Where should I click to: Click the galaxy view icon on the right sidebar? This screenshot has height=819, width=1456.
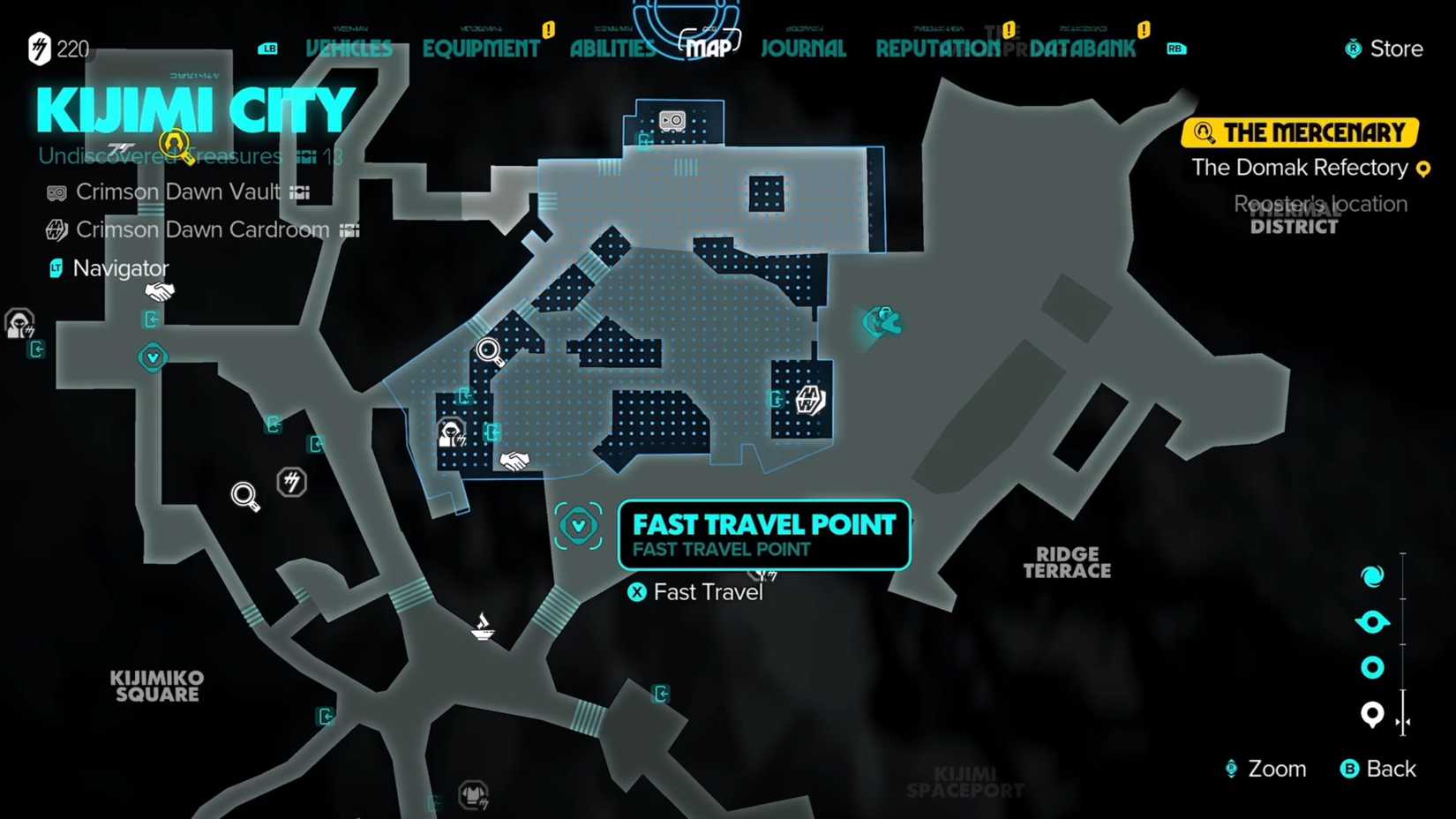[1372, 575]
